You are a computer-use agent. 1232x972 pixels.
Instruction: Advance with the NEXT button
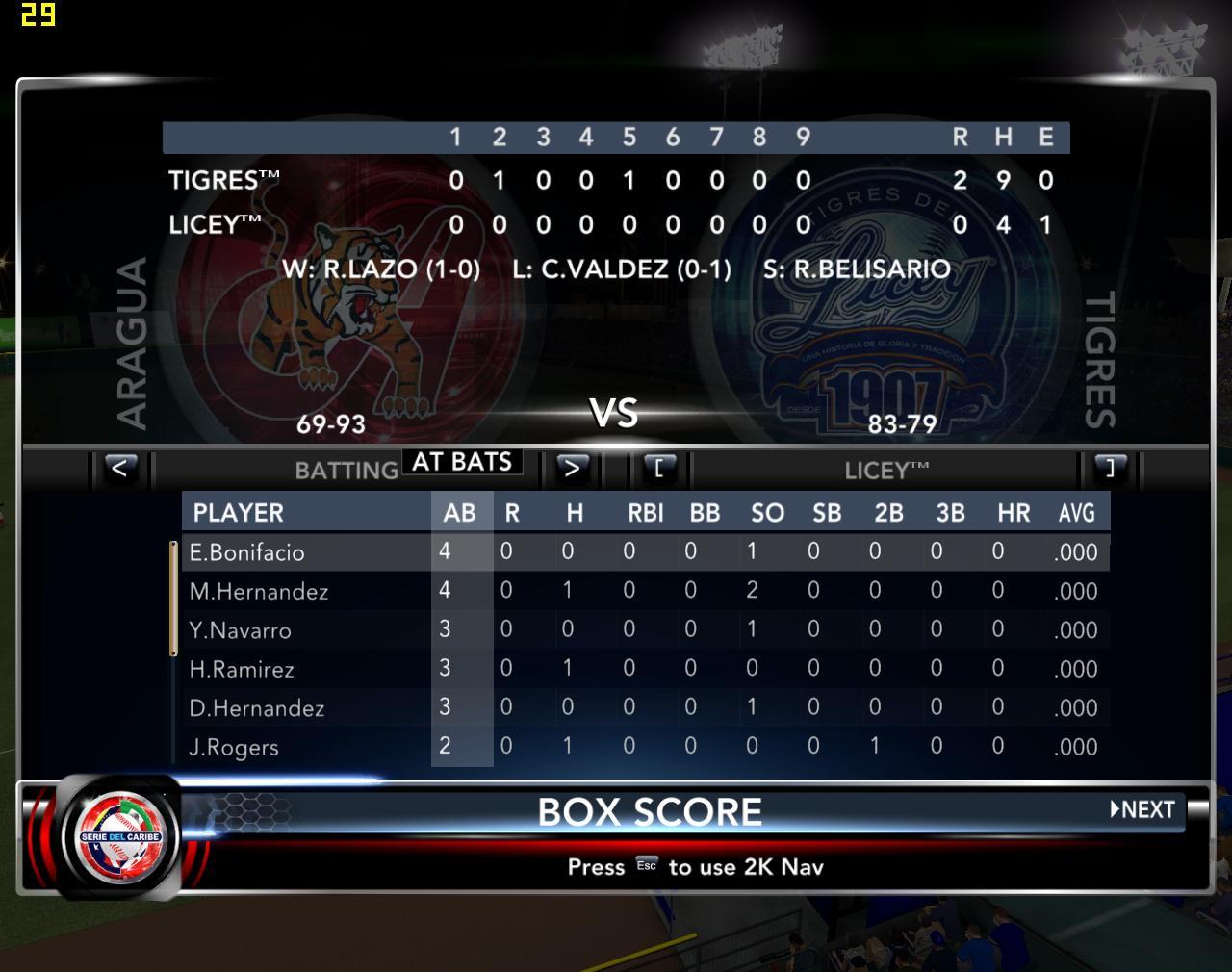pyautogui.click(x=1143, y=809)
